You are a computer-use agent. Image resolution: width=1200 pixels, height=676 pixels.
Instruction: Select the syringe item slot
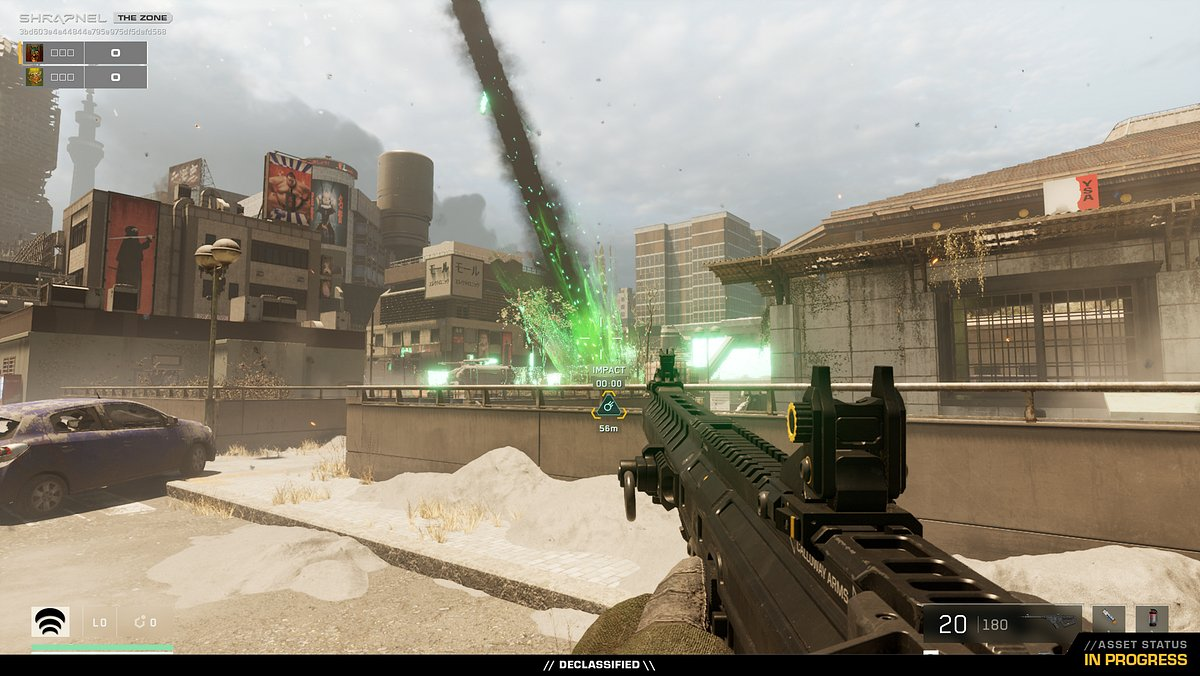[x=1108, y=619]
